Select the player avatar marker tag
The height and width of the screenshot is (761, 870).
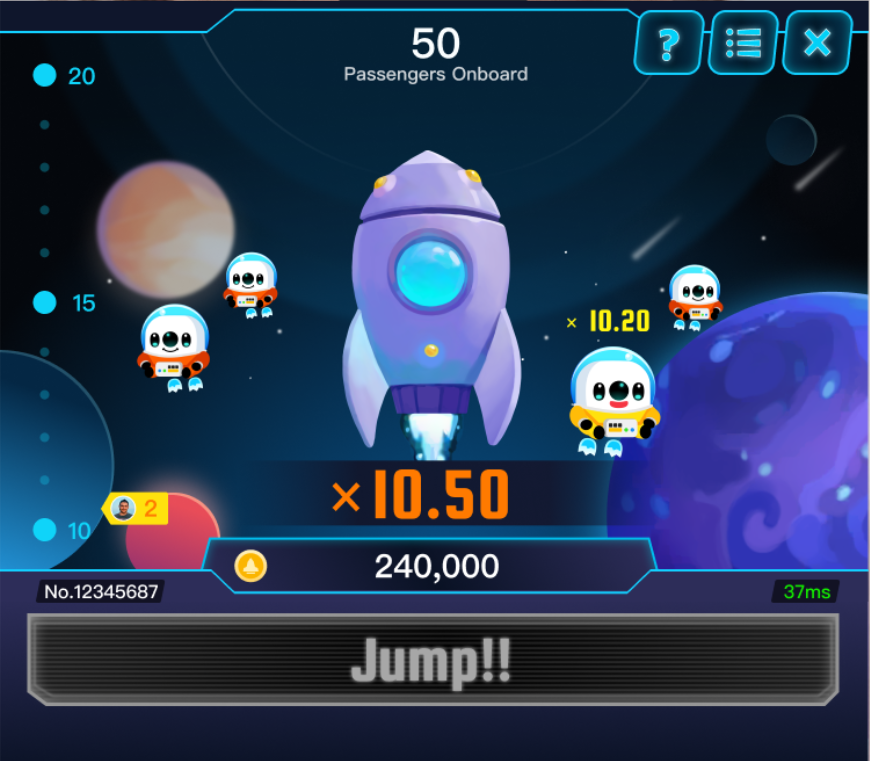134,509
